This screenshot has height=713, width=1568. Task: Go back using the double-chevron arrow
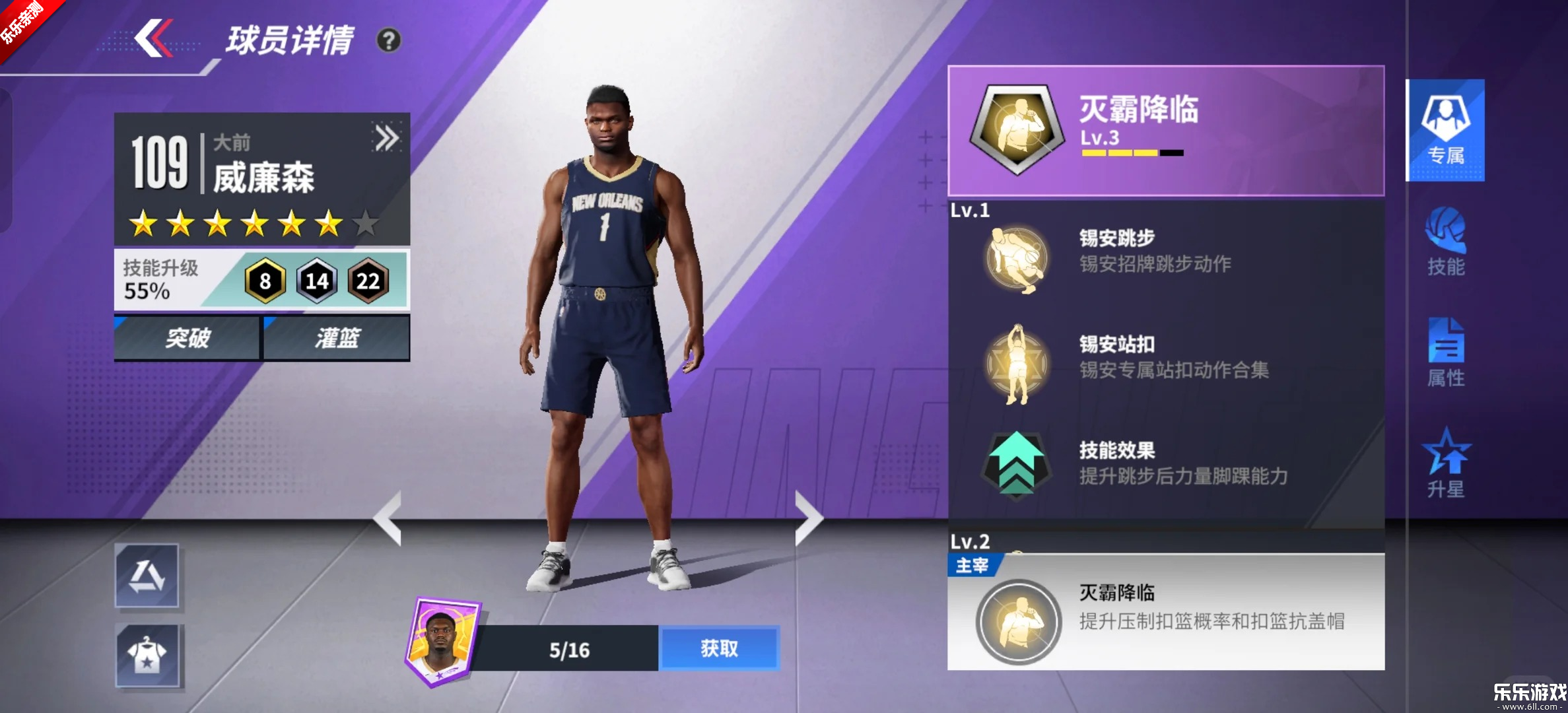153,38
